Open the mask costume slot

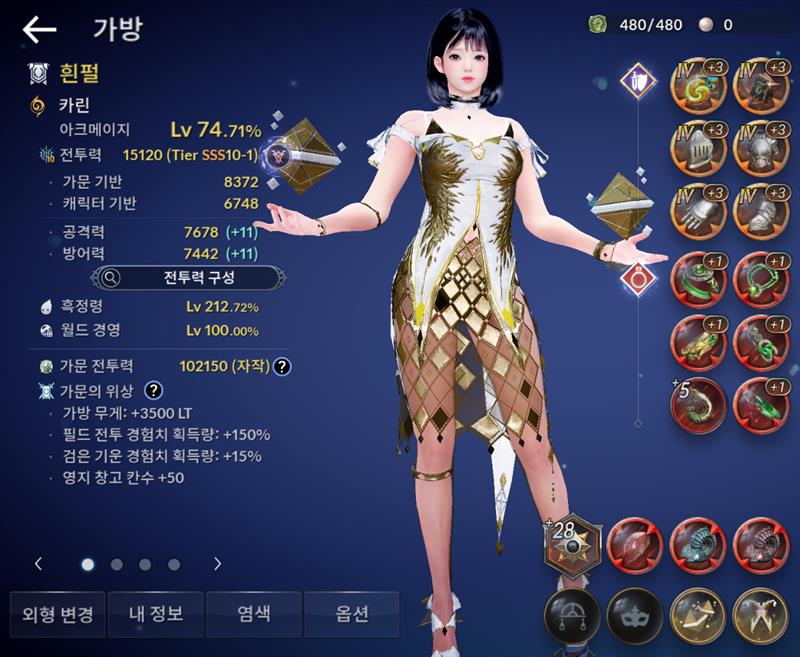point(634,613)
